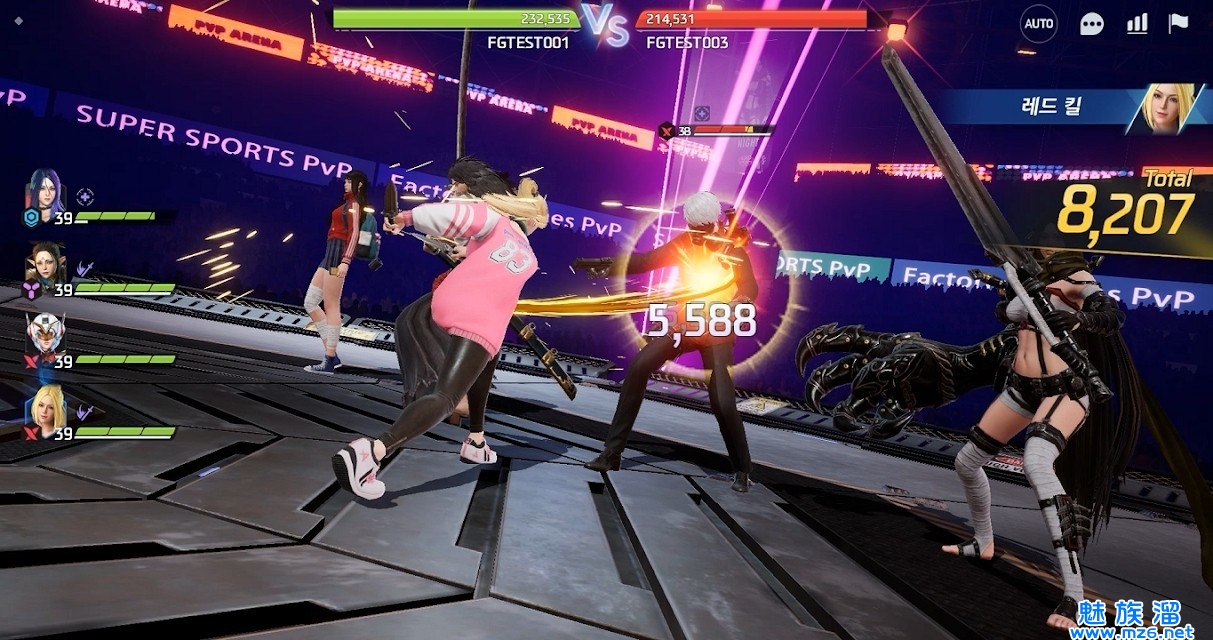The width and height of the screenshot is (1213, 640).
Task: Click the white flag surrender icon
Action: tap(1179, 24)
